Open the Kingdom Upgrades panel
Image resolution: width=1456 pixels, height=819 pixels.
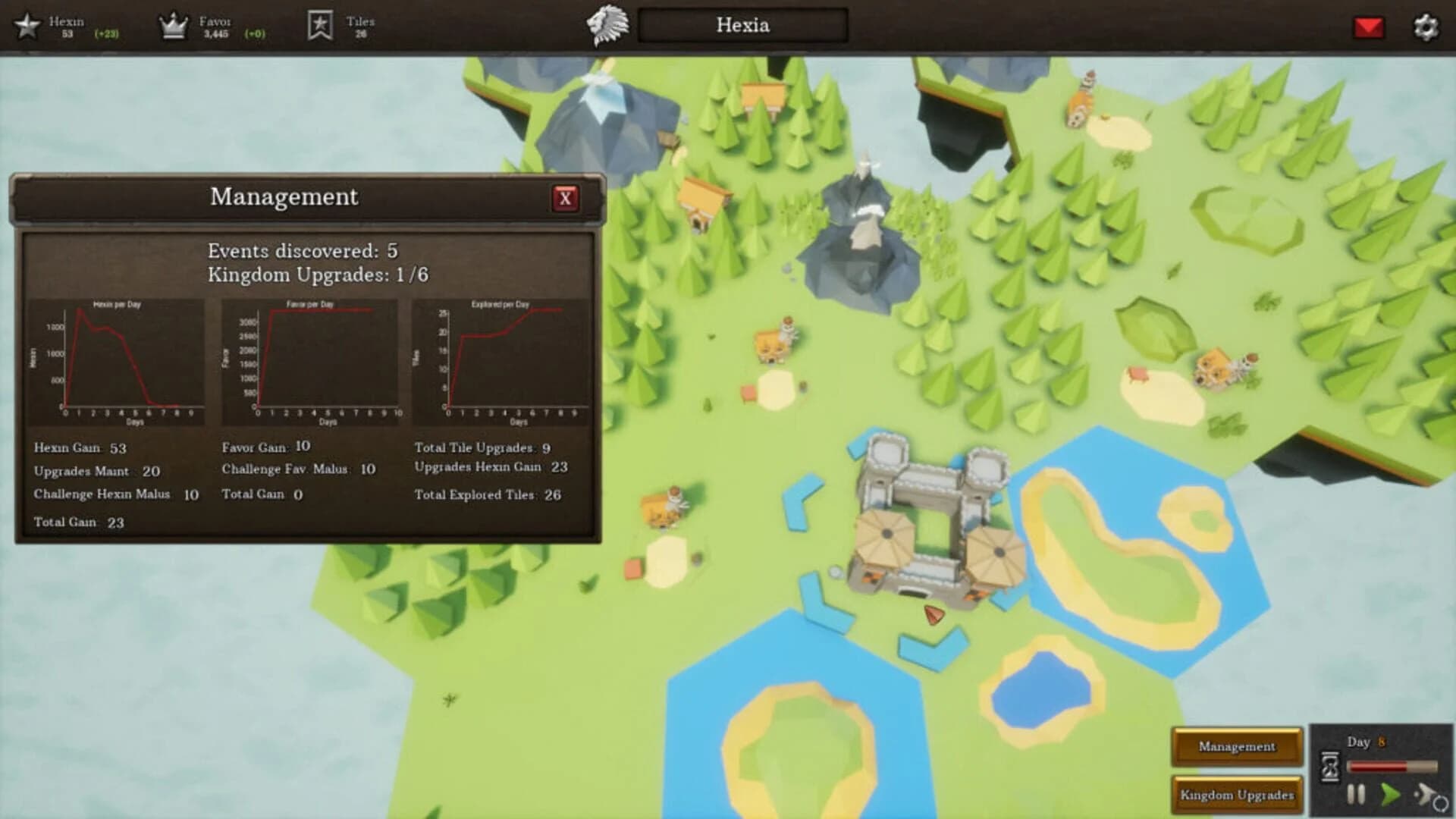point(1237,795)
